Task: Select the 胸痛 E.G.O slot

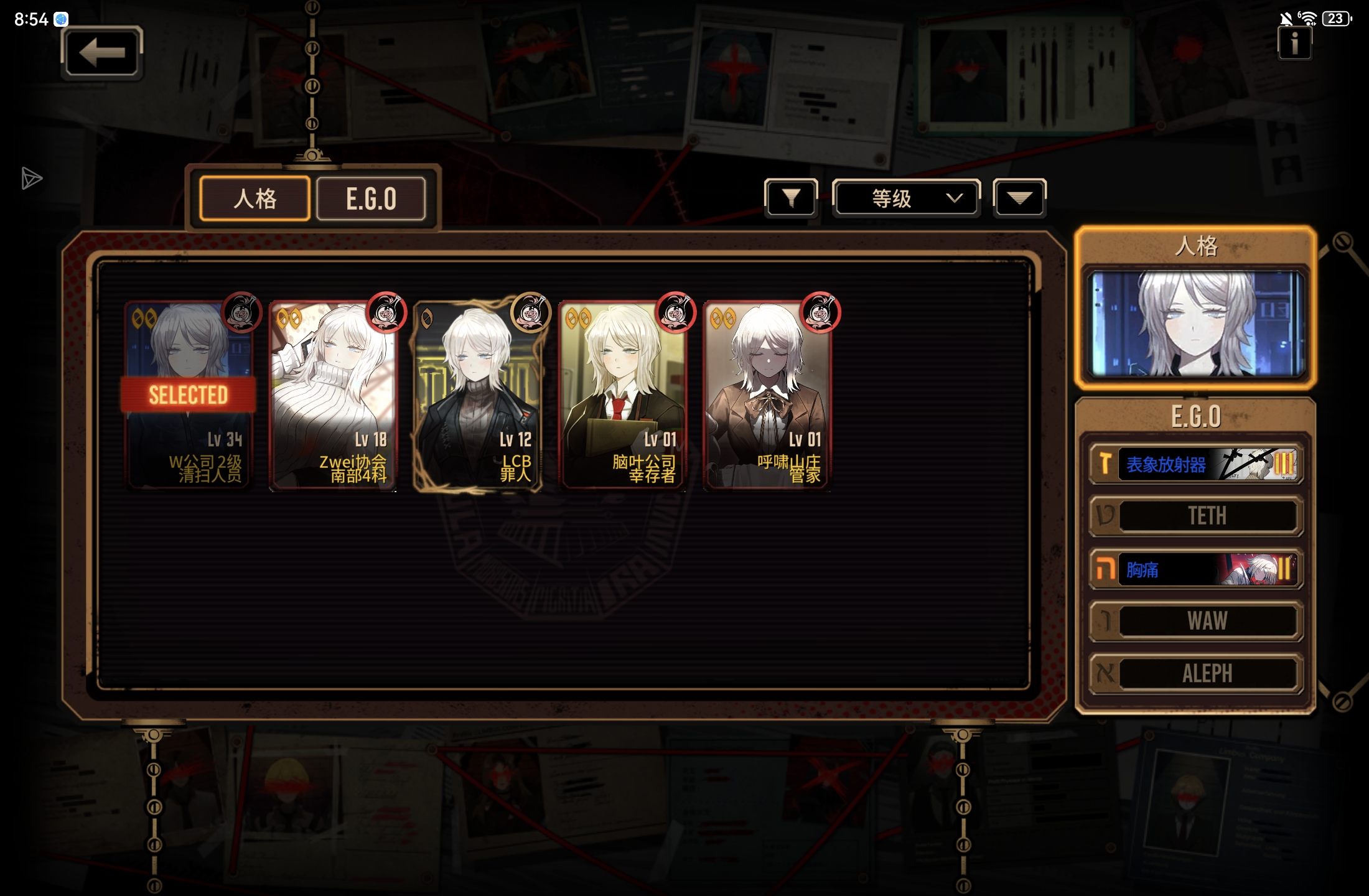Action: coord(1195,569)
